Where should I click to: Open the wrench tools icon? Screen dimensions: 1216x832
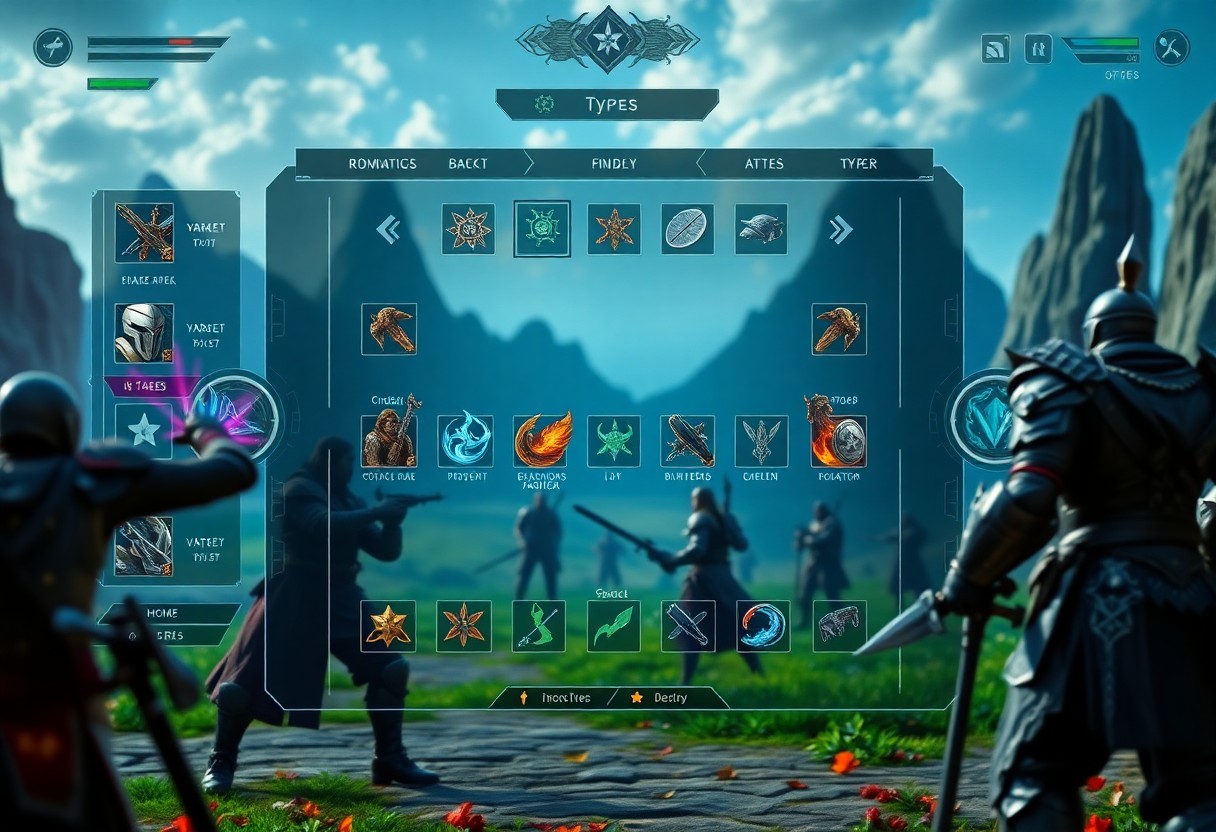tap(1171, 47)
